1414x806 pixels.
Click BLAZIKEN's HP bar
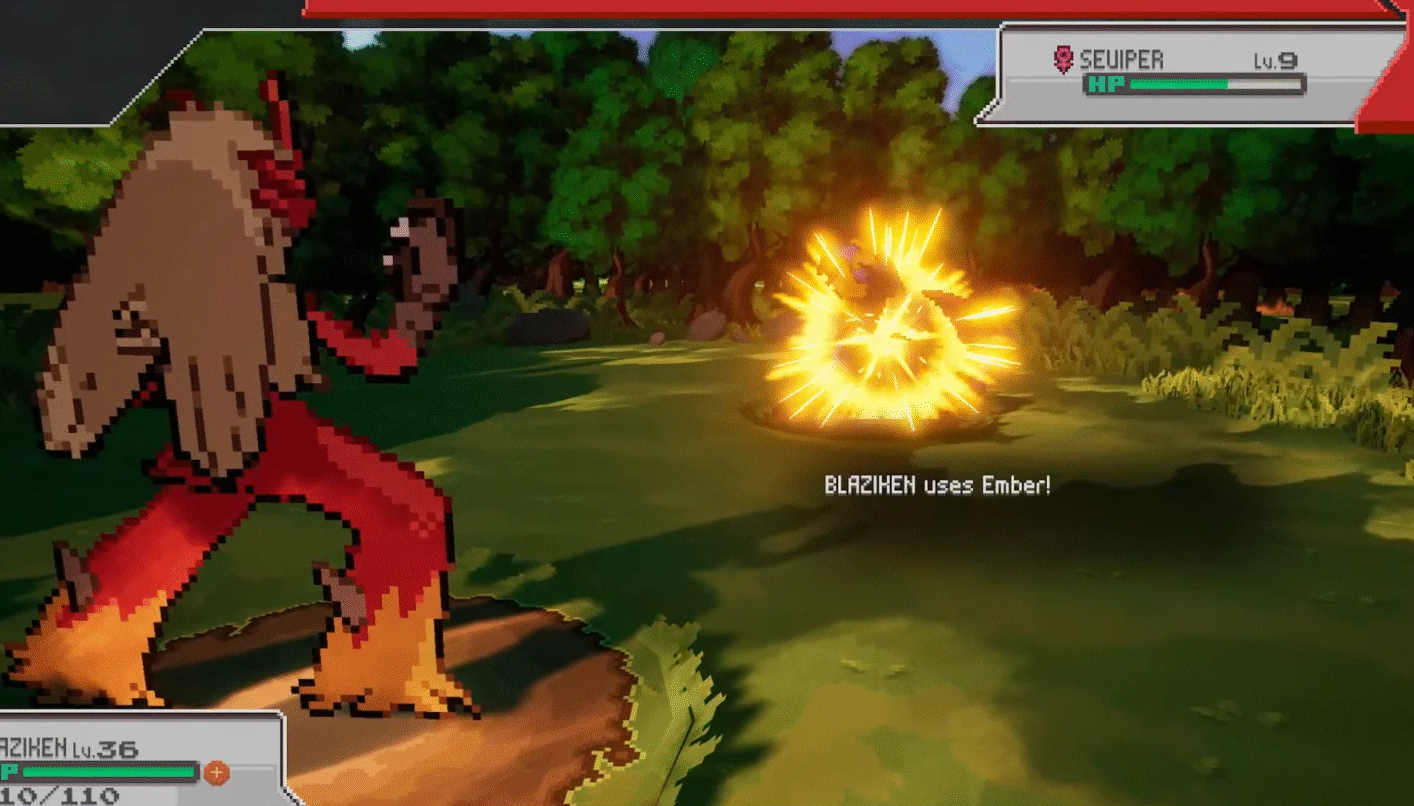(x=110, y=772)
